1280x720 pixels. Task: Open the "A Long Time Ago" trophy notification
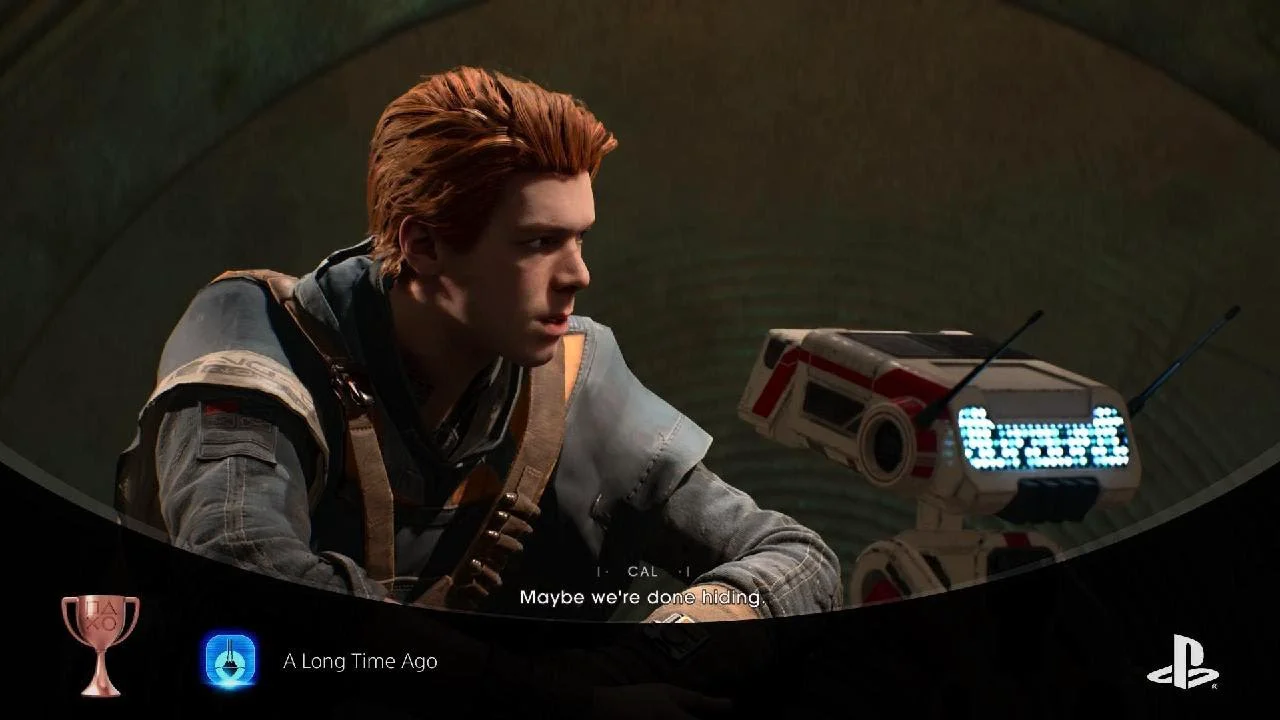[360, 661]
